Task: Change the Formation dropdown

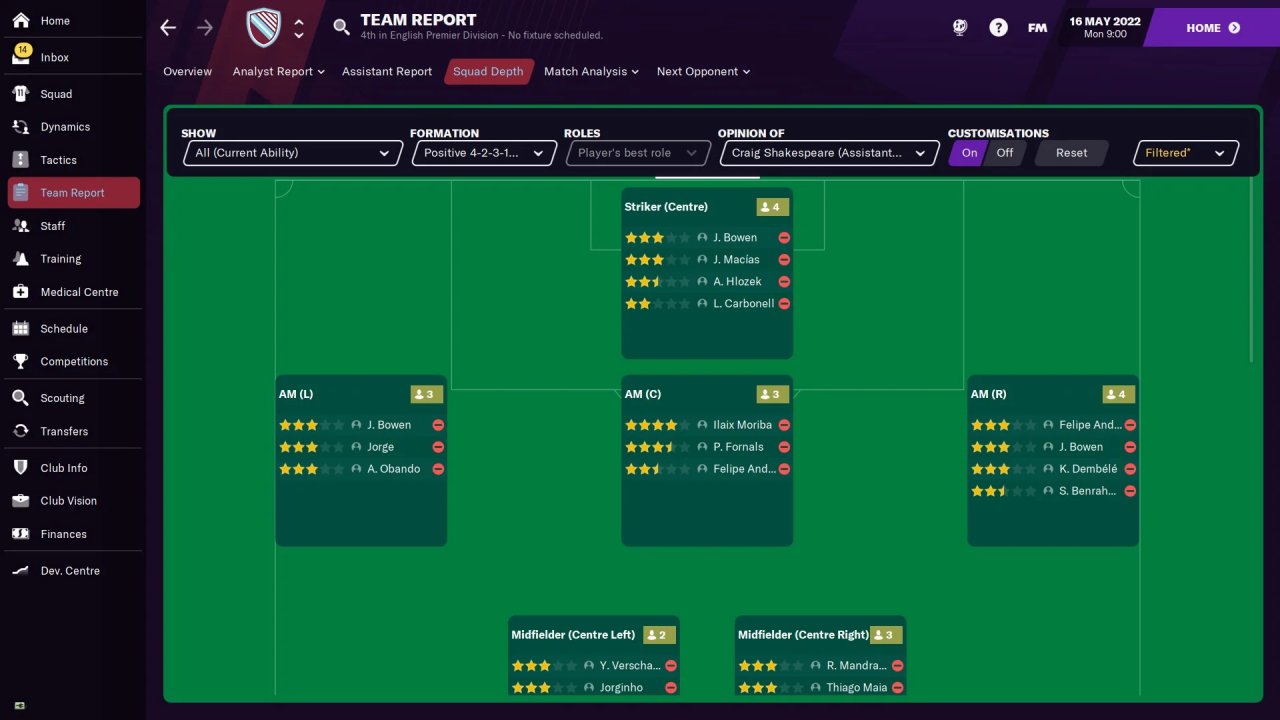Action: pos(483,153)
